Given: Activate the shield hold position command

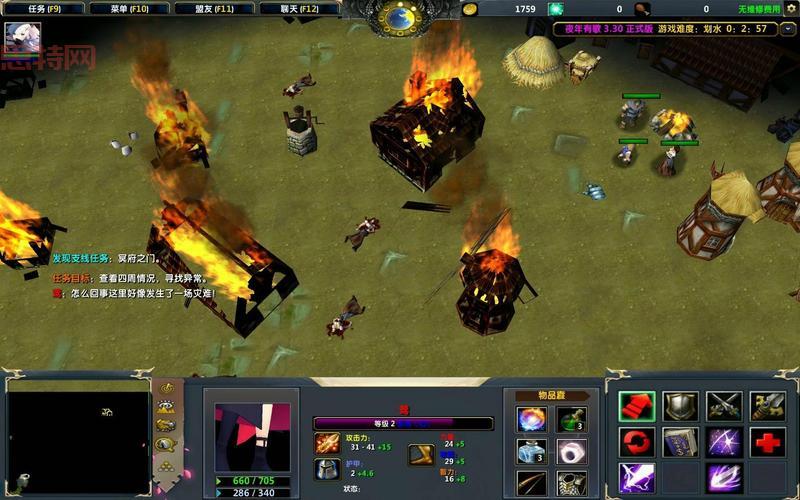Looking at the screenshot, I should [681, 406].
